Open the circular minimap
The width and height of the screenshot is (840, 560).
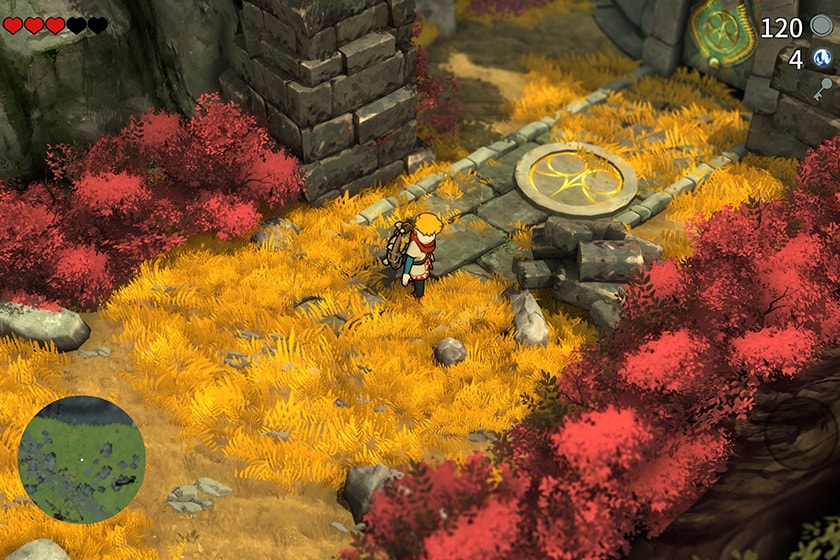click(x=82, y=459)
